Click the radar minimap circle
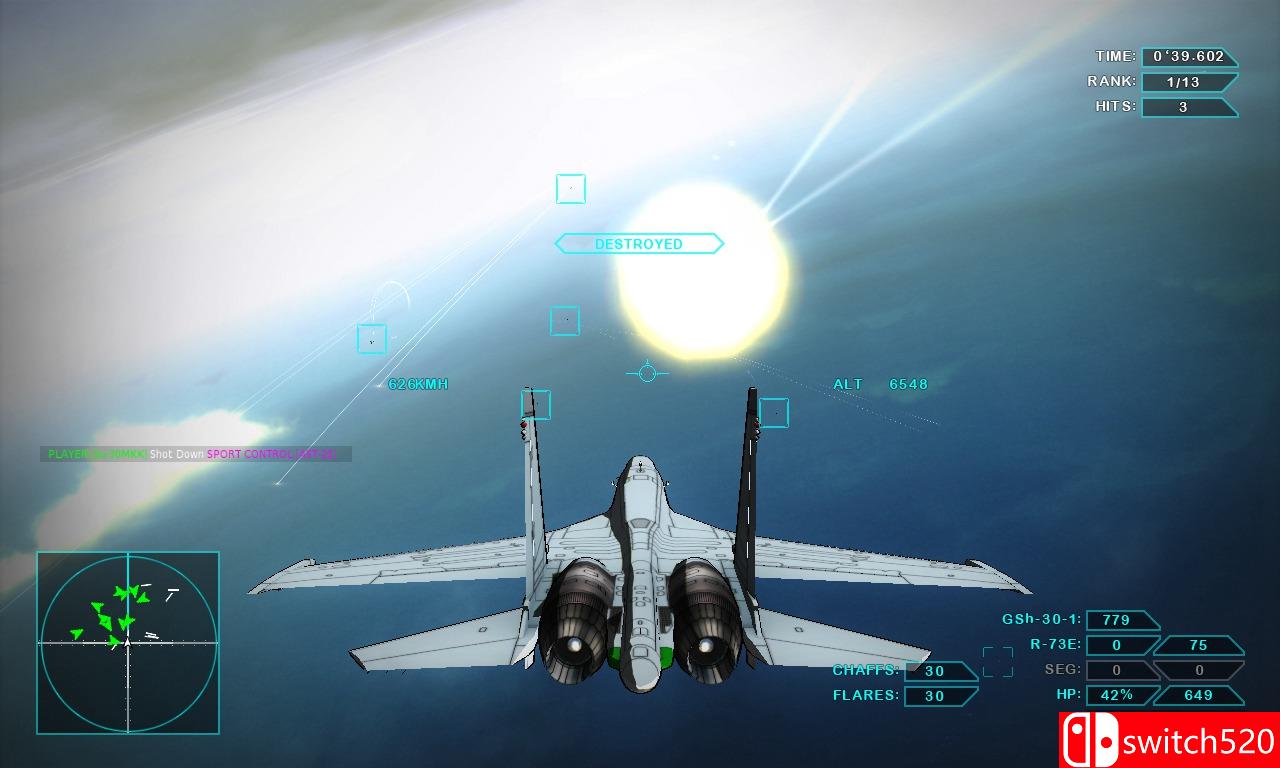Image resolution: width=1280 pixels, height=768 pixels. pos(128,640)
